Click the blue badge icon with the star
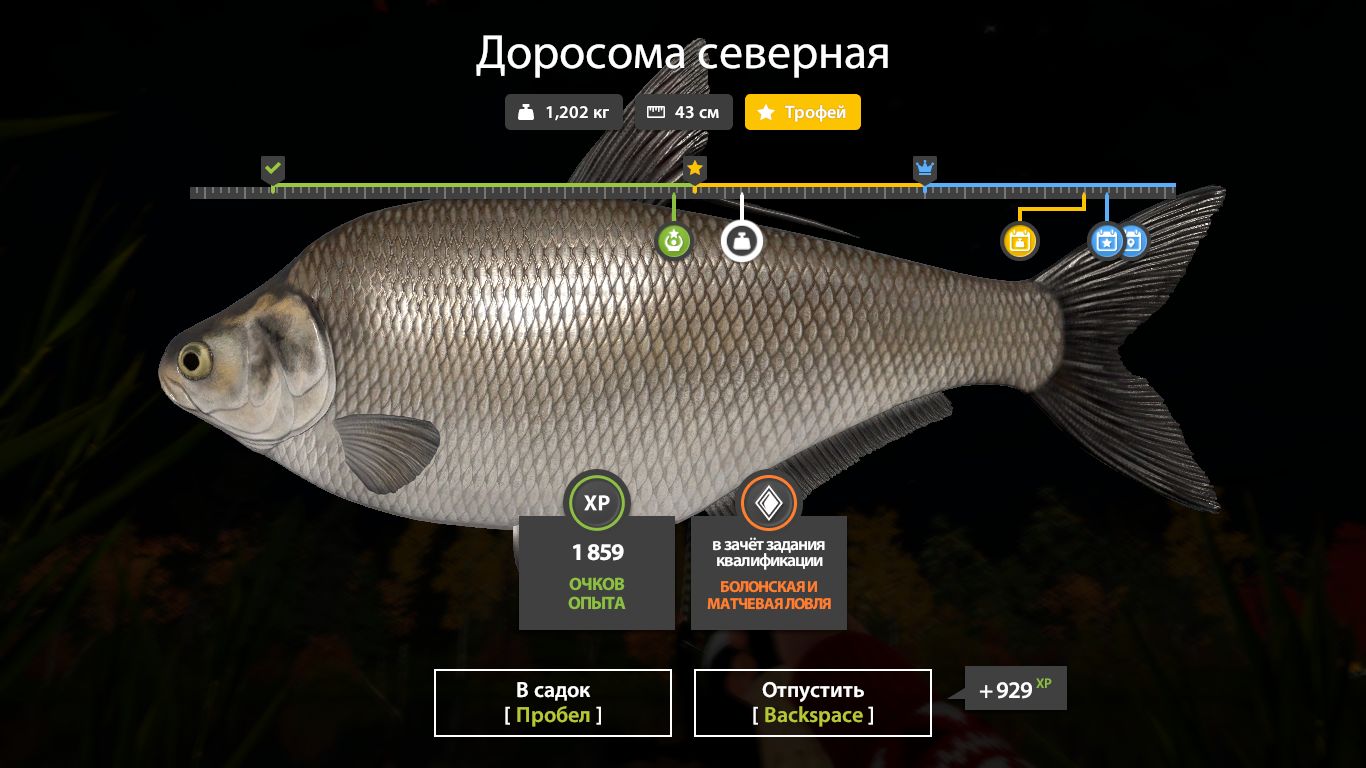This screenshot has width=1366, height=768. (x=1106, y=240)
